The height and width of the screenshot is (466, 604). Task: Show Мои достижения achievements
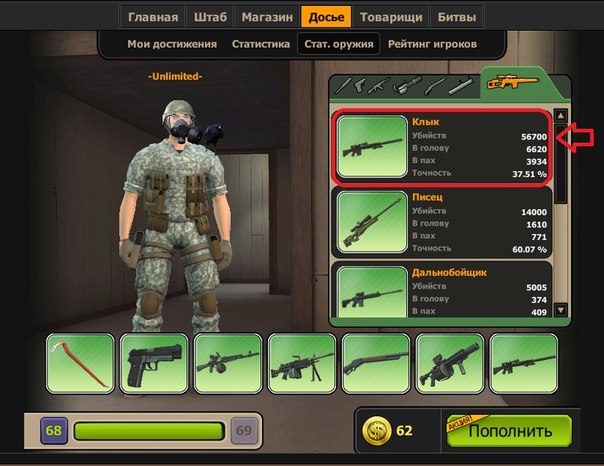point(172,45)
